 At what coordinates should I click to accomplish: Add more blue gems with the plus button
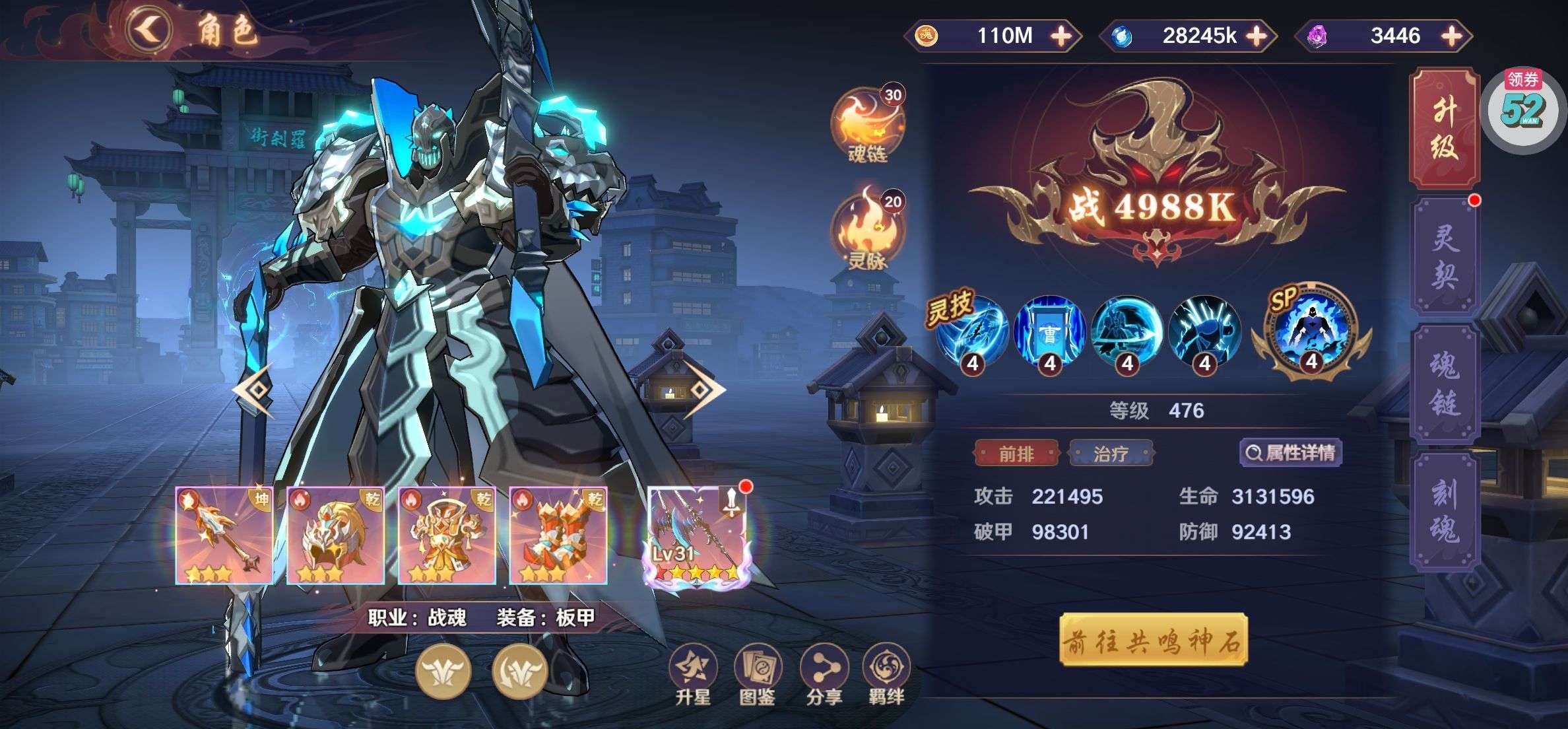1257,36
